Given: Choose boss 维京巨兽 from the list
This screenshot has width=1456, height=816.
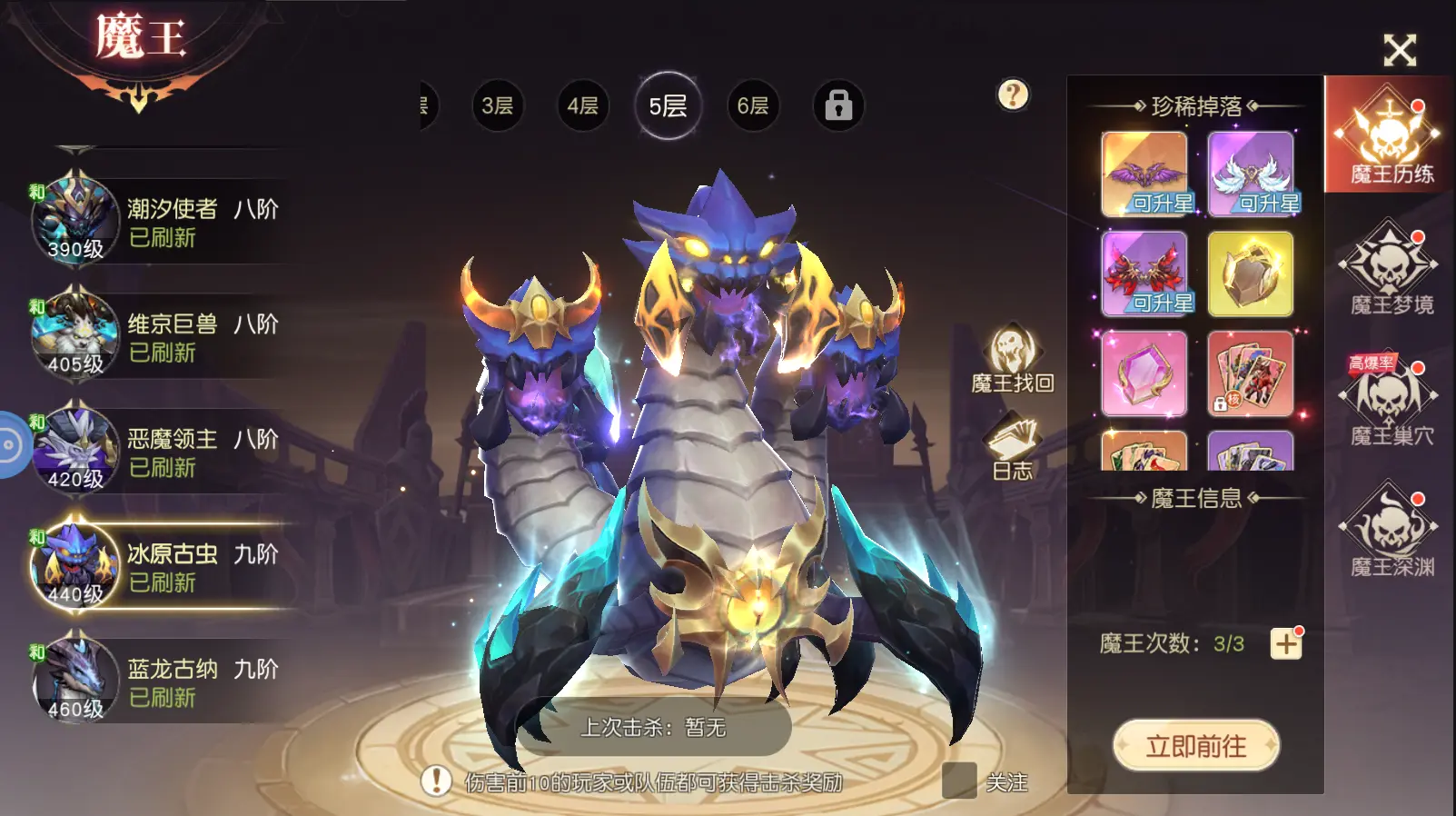Looking at the screenshot, I should (163, 337).
